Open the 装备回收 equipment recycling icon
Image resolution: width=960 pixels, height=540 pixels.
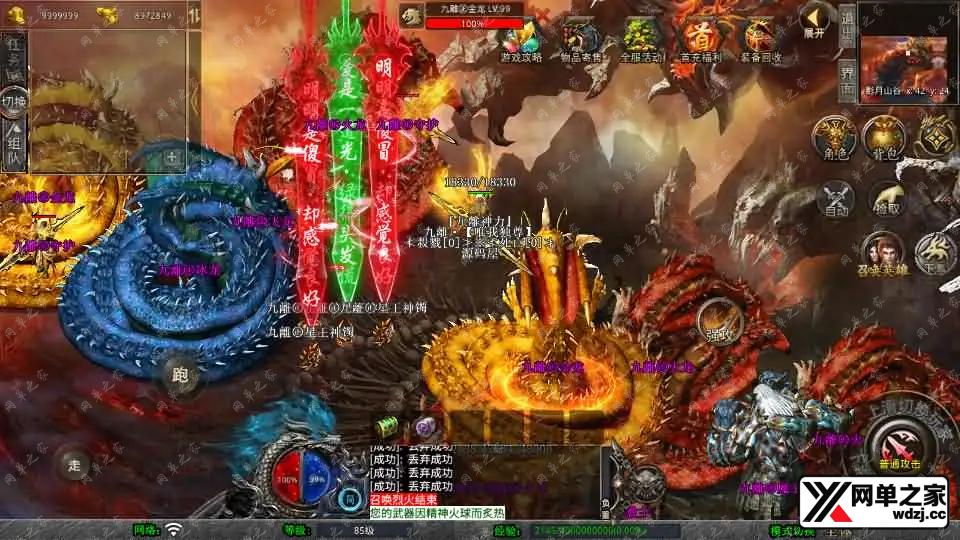point(760,39)
